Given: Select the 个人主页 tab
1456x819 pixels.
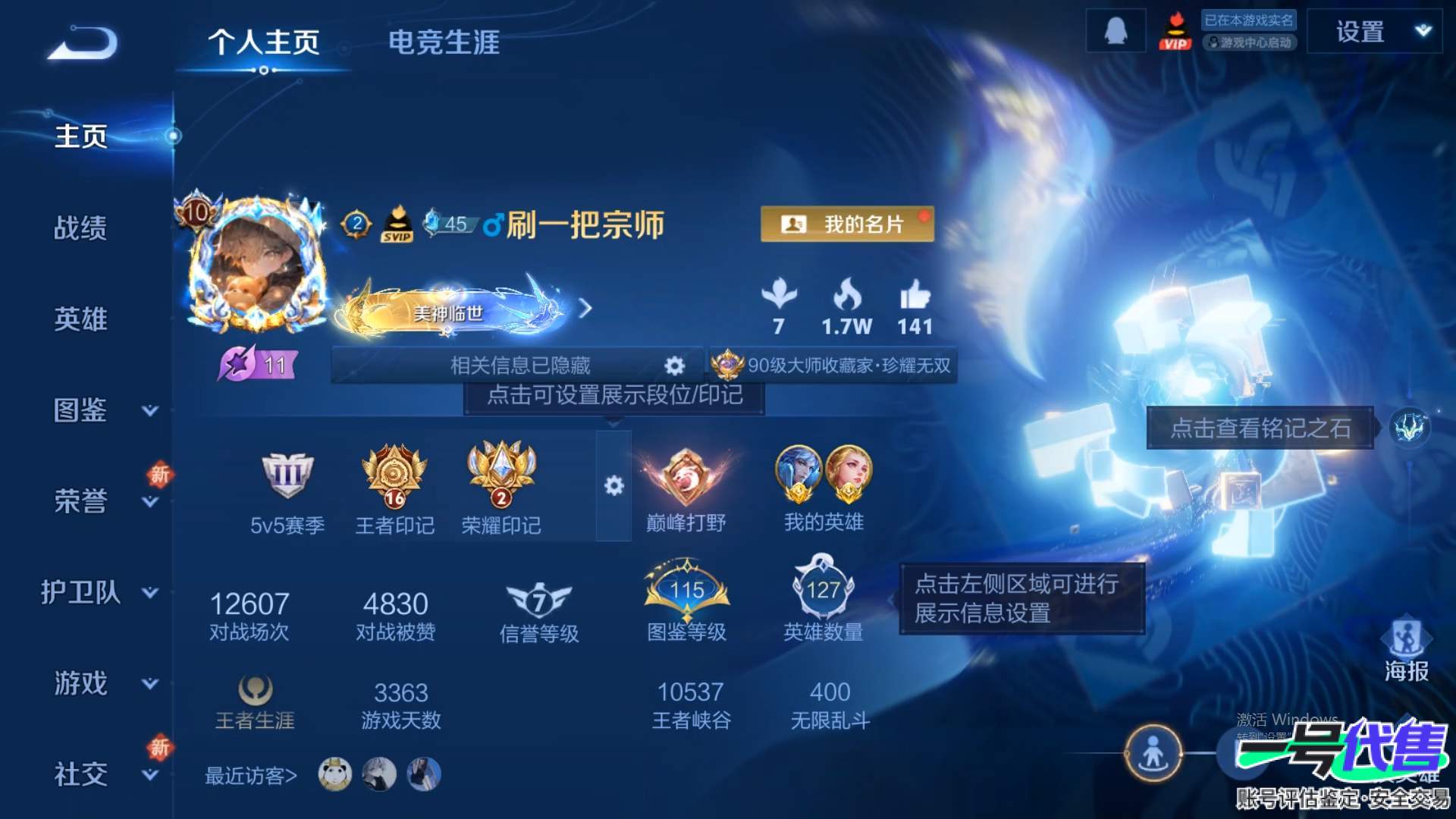Looking at the screenshot, I should pos(264,44).
